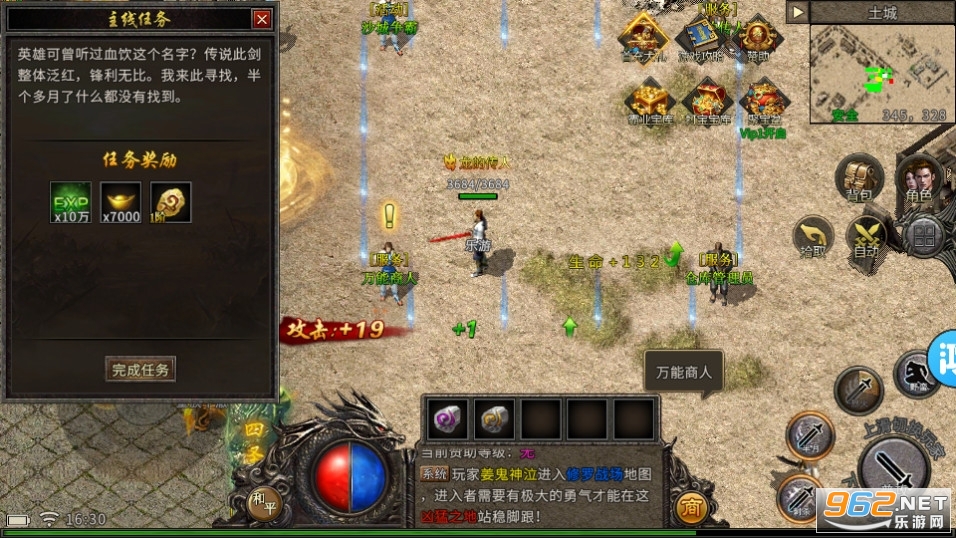Open the four-square grid menu button
Screen dimensions: 956x538
pos(925,236)
